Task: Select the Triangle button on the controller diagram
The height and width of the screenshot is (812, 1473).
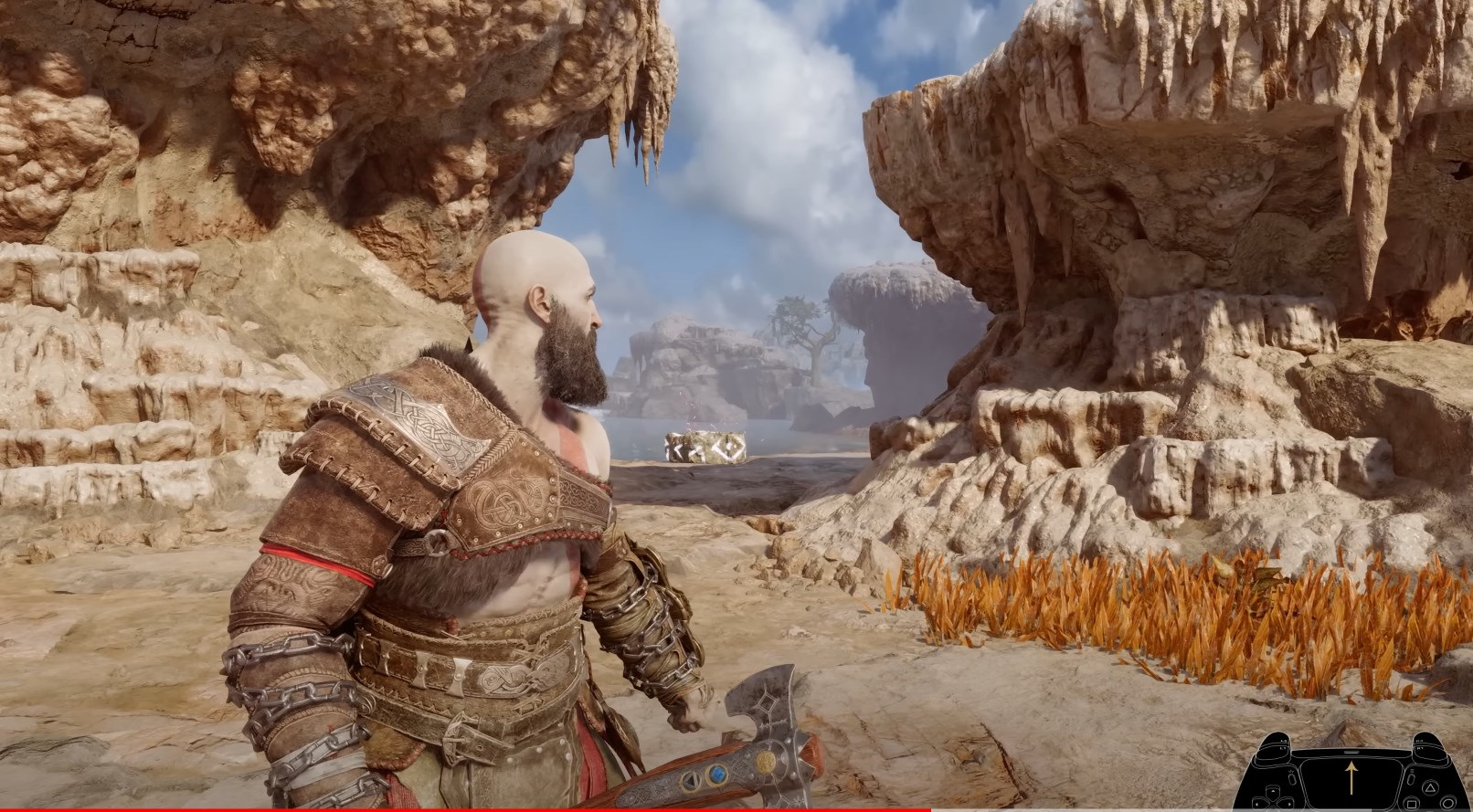Action: pos(1430,789)
